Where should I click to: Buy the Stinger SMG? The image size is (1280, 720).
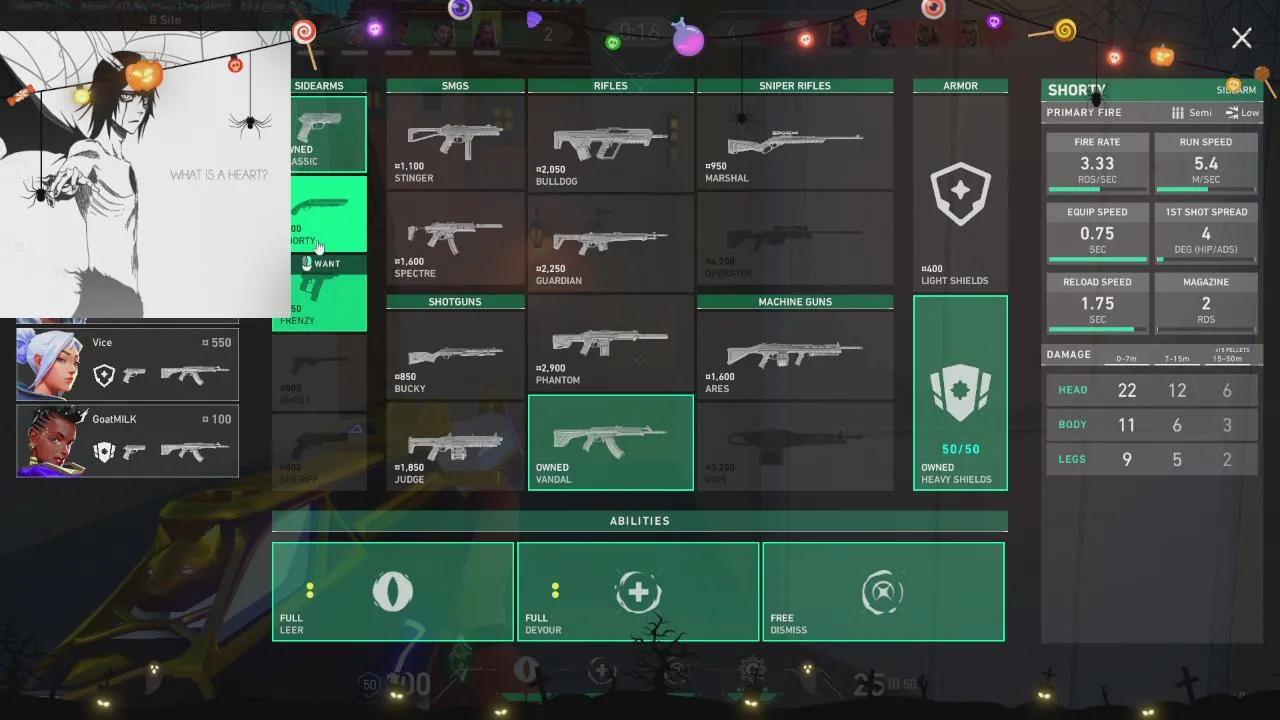click(x=455, y=142)
